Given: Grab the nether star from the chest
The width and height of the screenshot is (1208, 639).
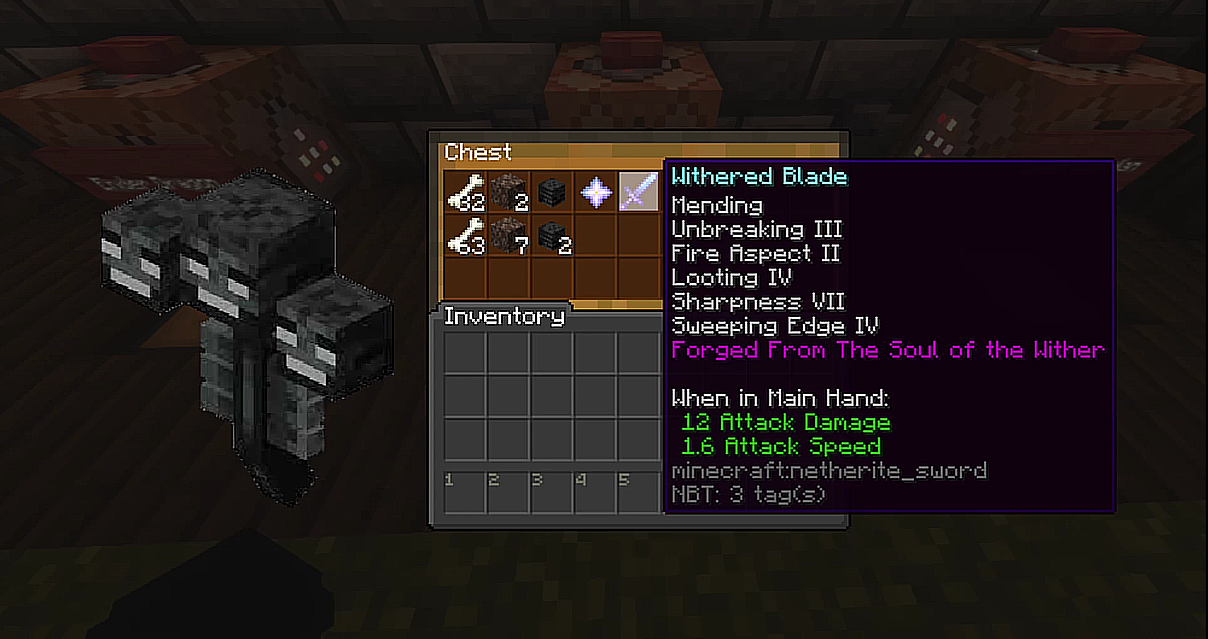Looking at the screenshot, I should [596, 192].
